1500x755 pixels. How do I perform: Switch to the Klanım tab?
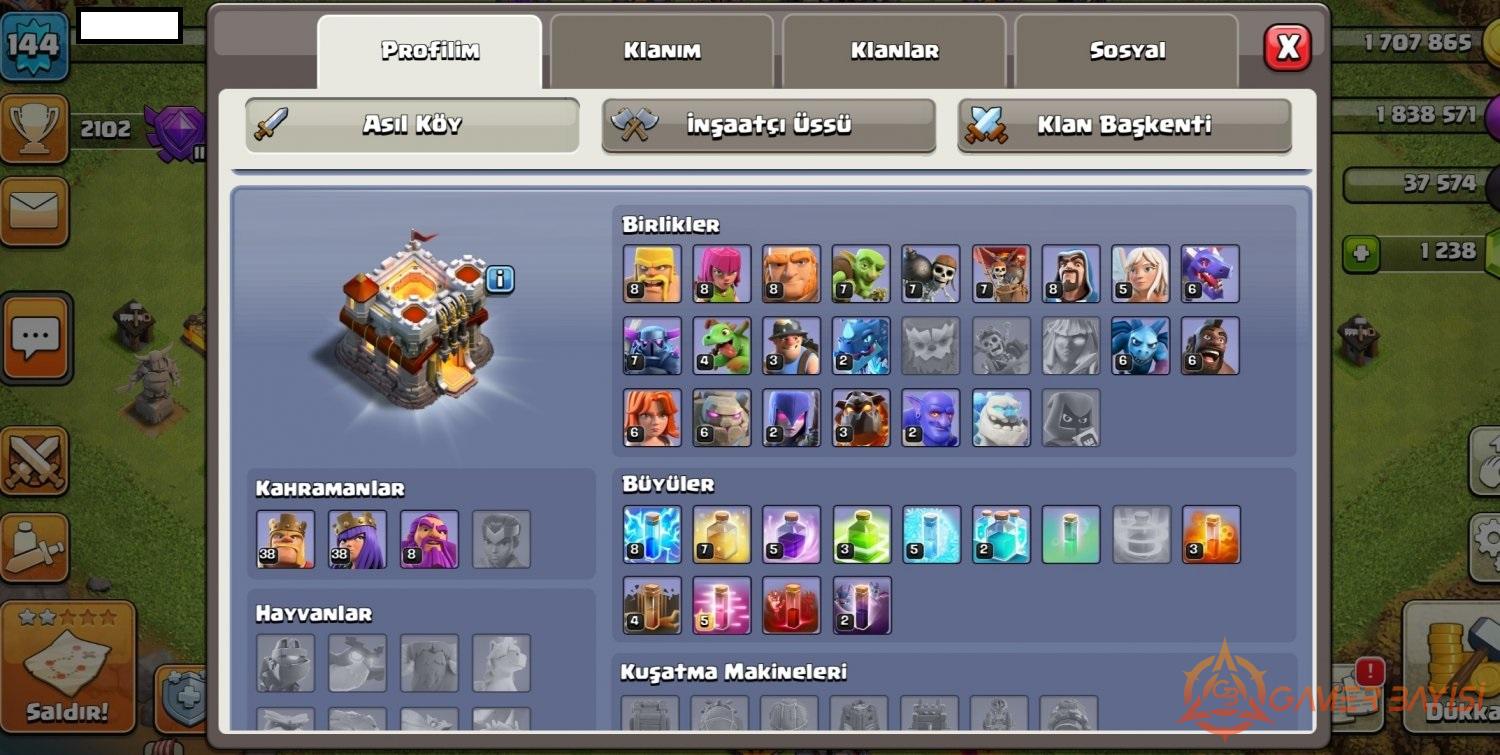coord(662,51)
